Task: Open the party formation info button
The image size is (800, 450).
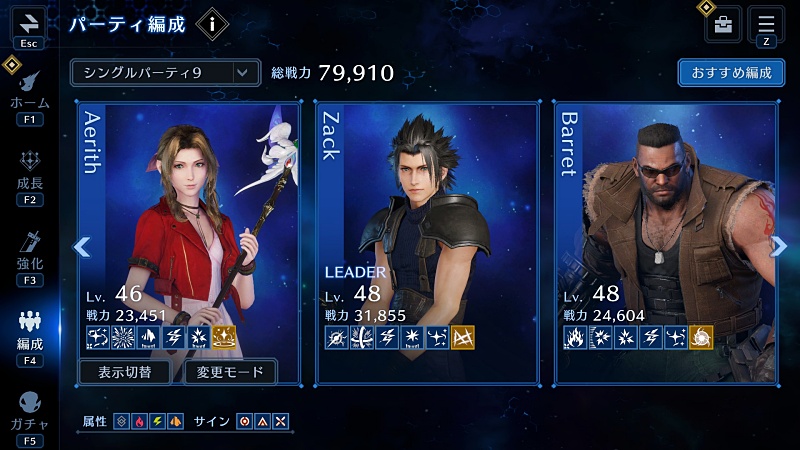Action: coord(211,24)
